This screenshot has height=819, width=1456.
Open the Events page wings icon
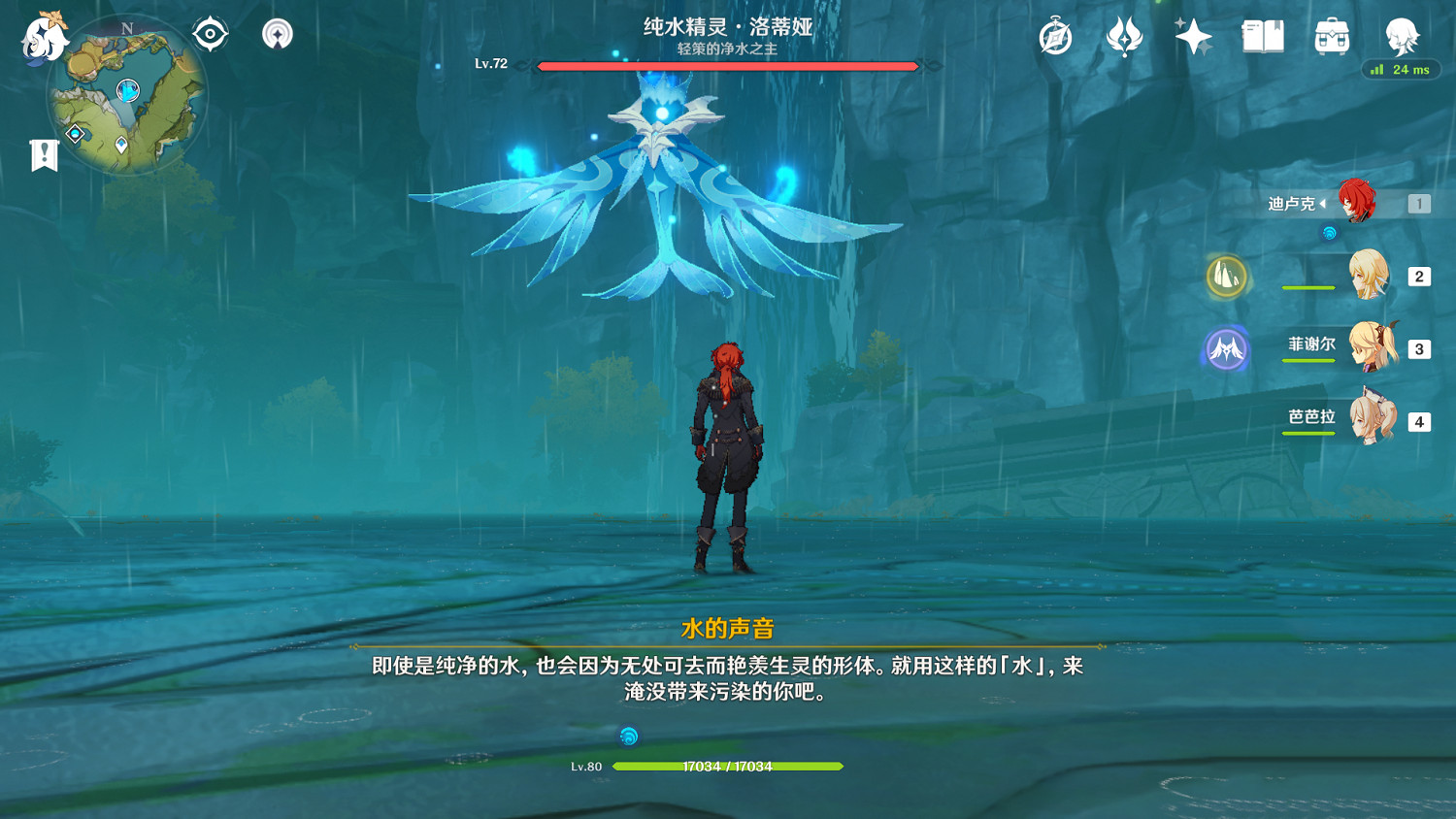(1126, 37)
